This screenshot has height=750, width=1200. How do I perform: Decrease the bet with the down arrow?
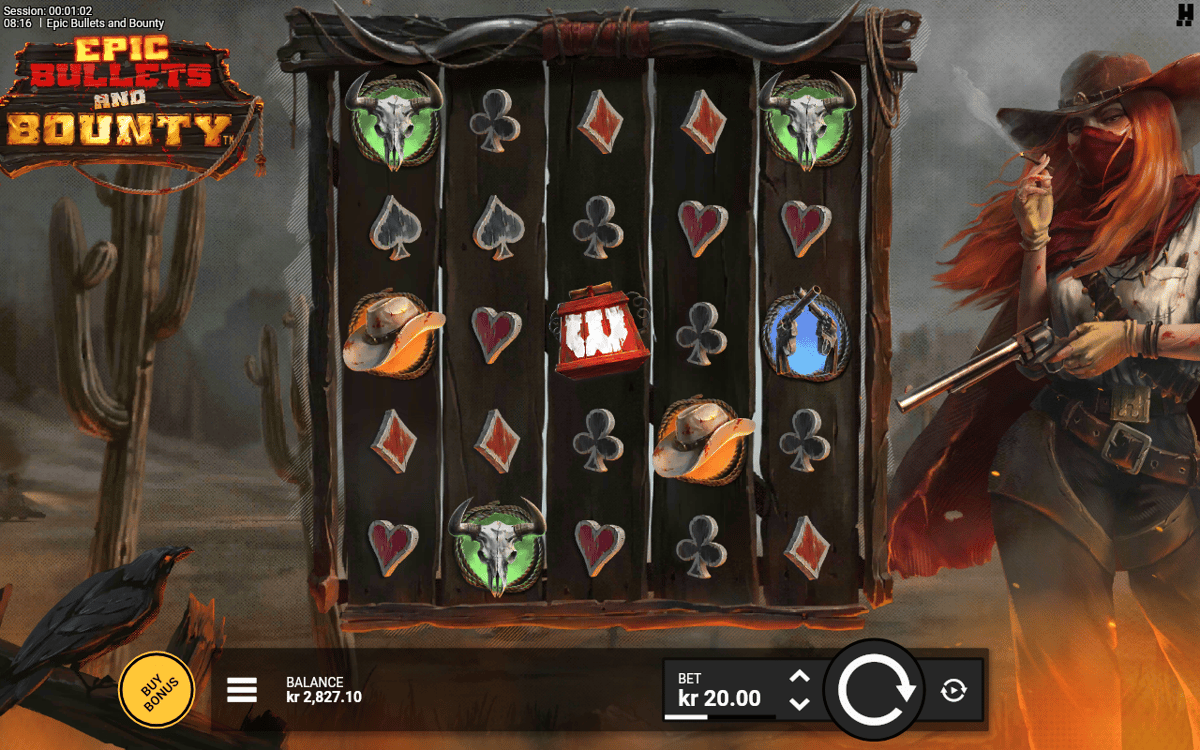799,703
